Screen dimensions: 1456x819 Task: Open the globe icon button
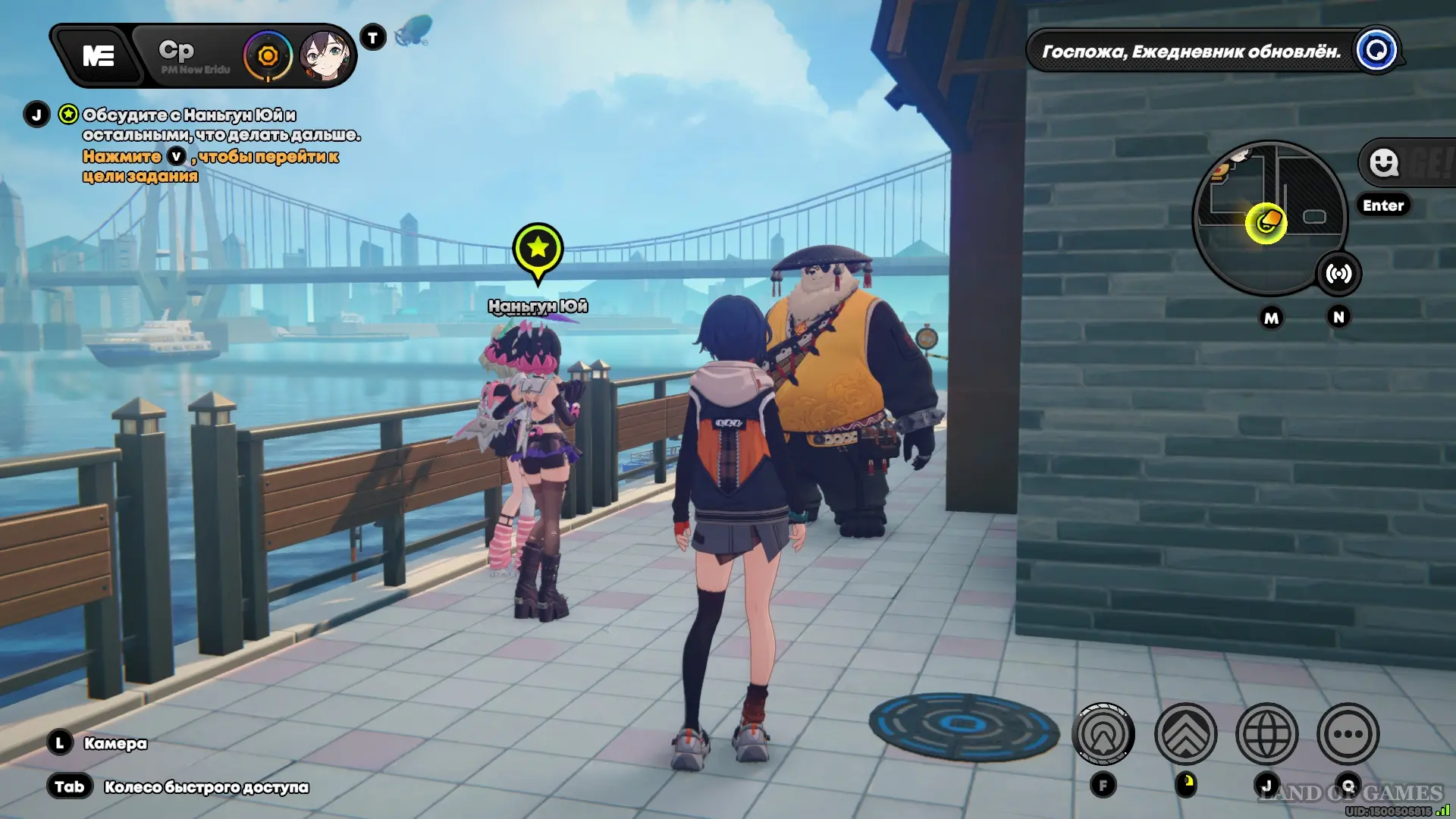pos(1266,734)
